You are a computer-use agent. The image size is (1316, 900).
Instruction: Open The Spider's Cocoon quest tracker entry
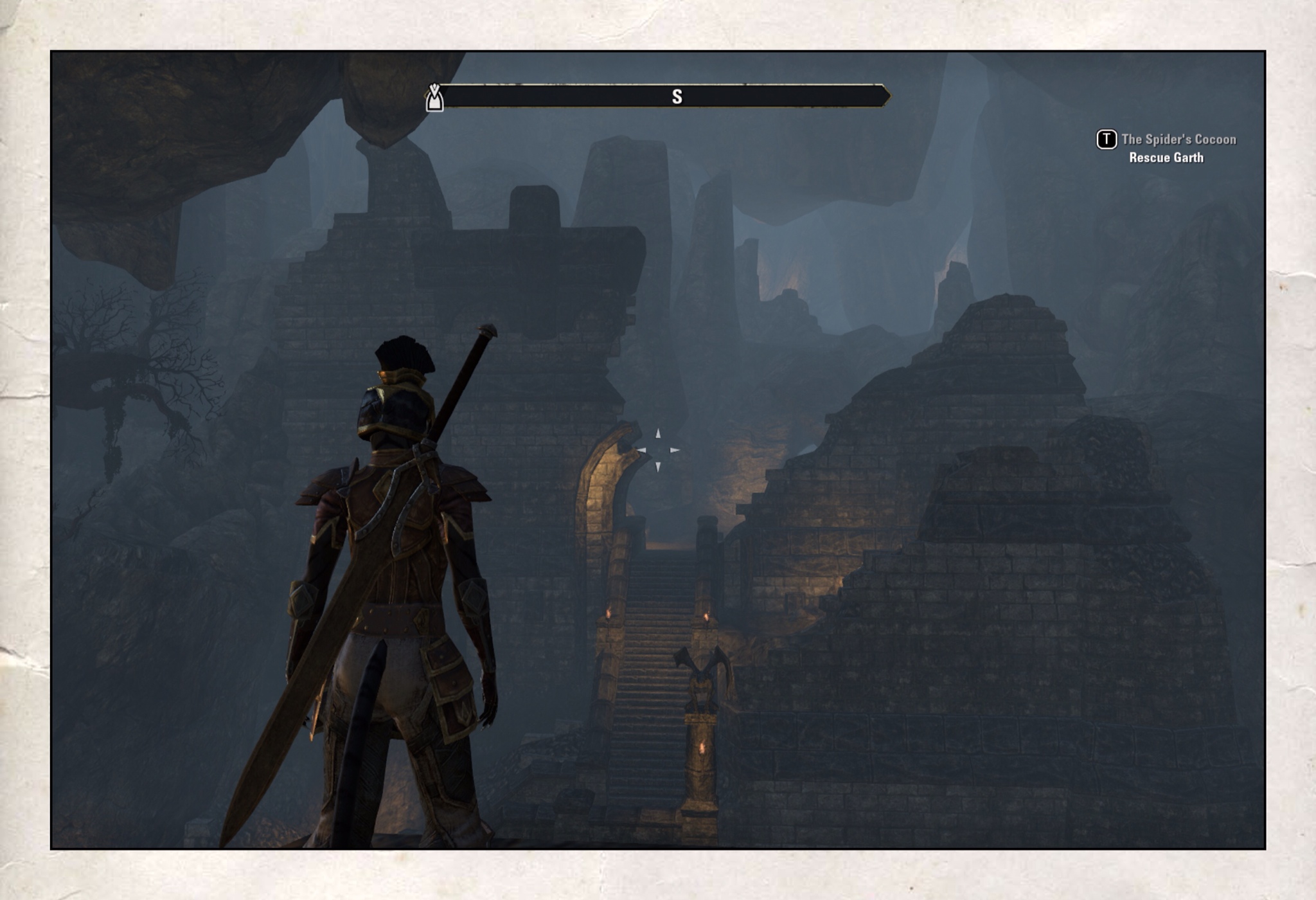1178,139
